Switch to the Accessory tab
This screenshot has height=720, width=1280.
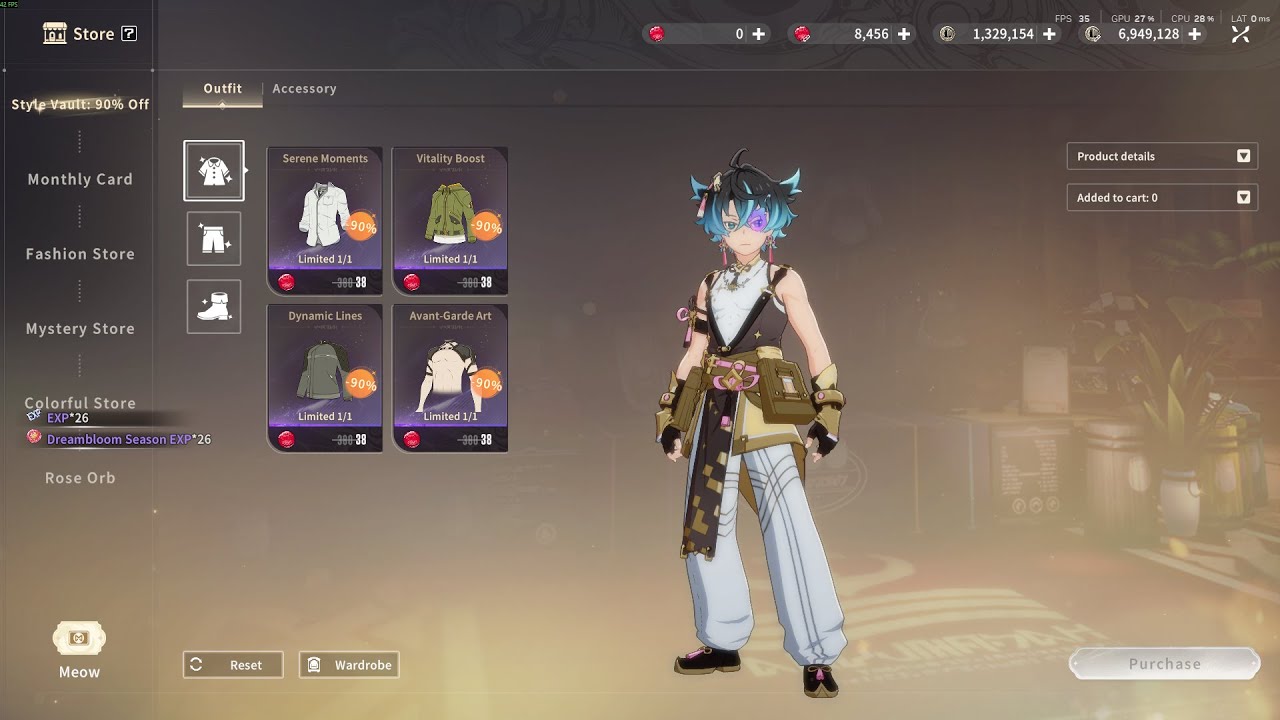[x=304, y=89]
